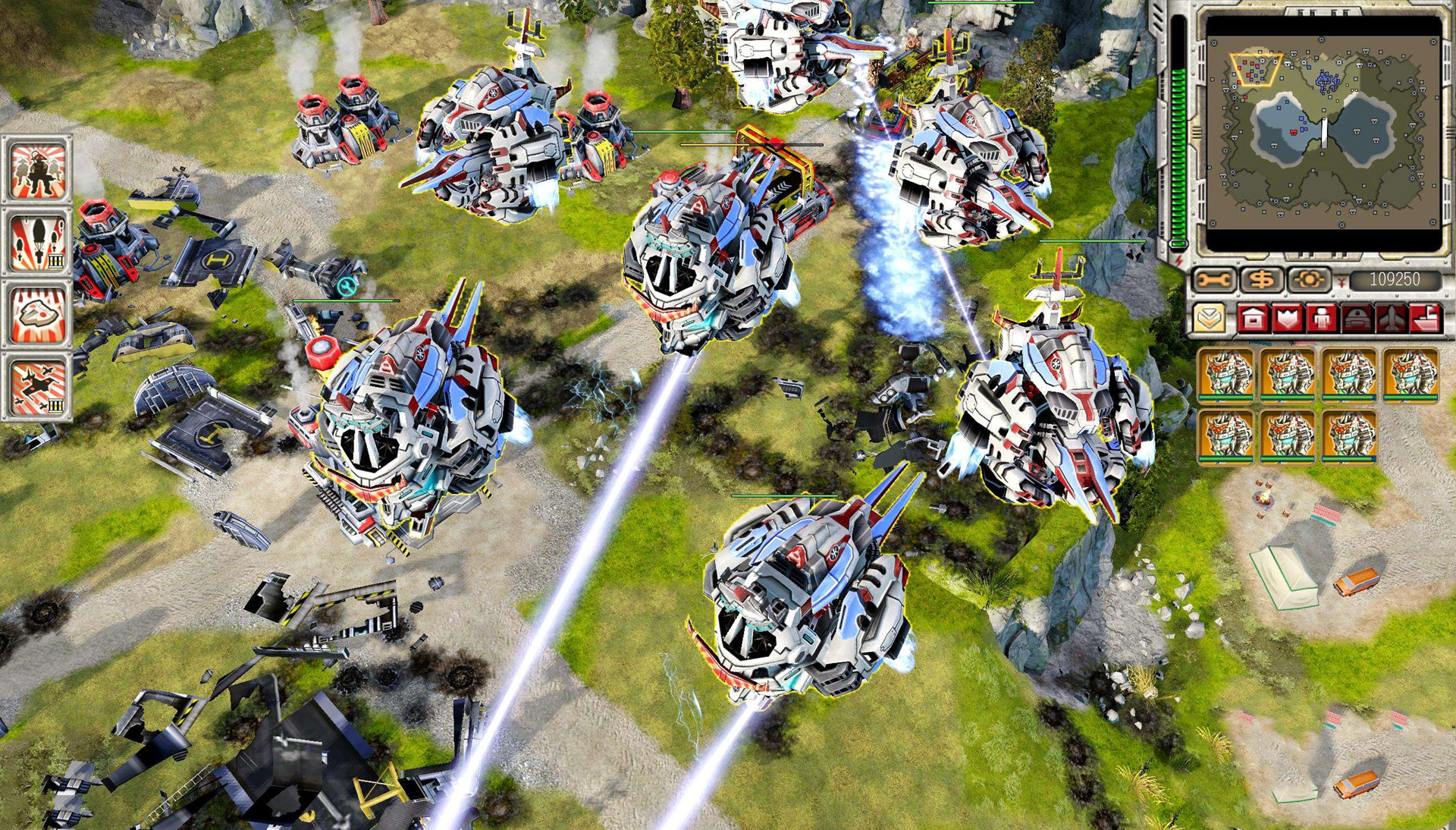Activate the parachute bombing run support power
1456x830 pixels.
click(x=35, y=240)
